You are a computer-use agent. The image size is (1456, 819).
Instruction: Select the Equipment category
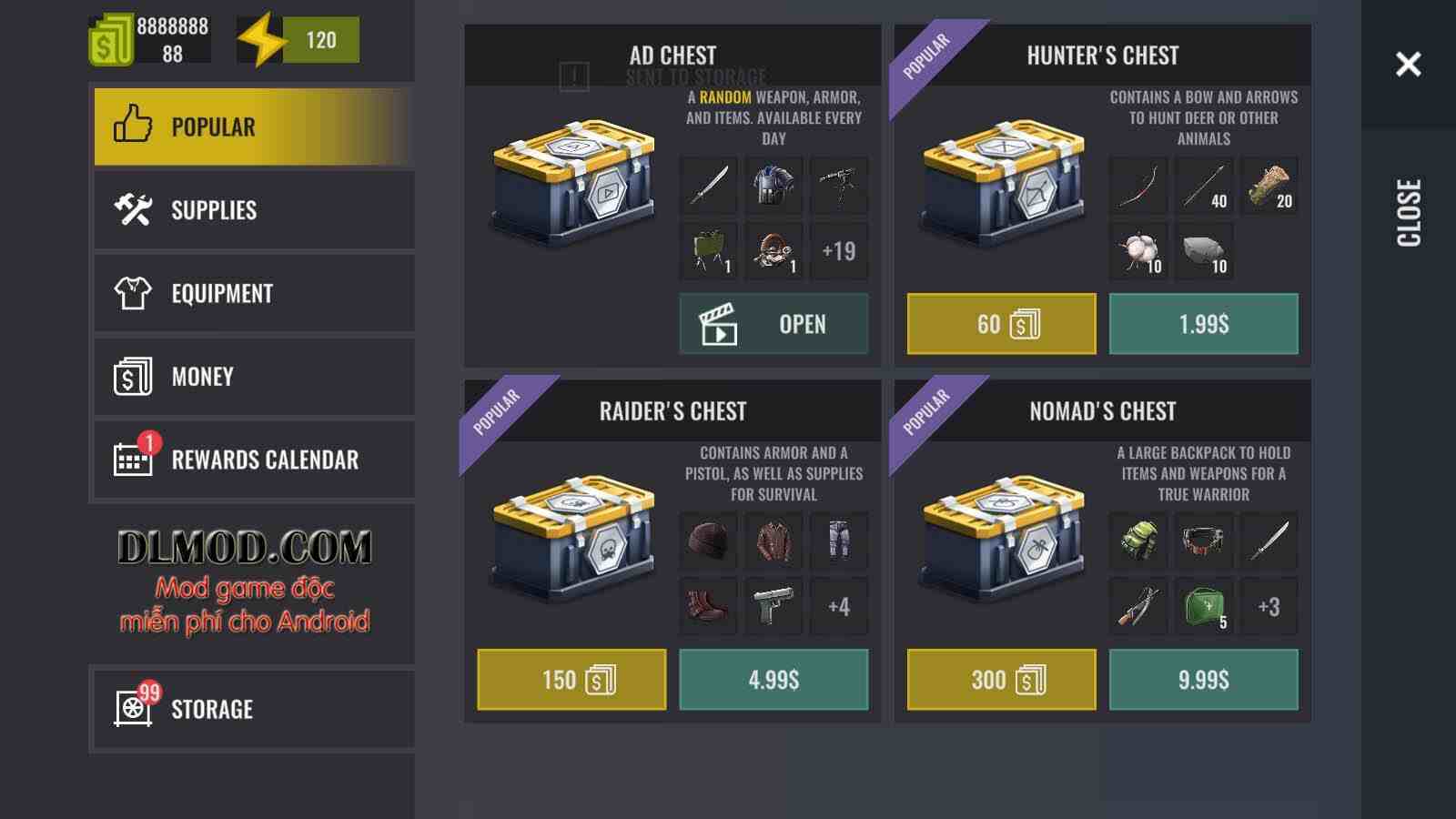tap(253, 293)
